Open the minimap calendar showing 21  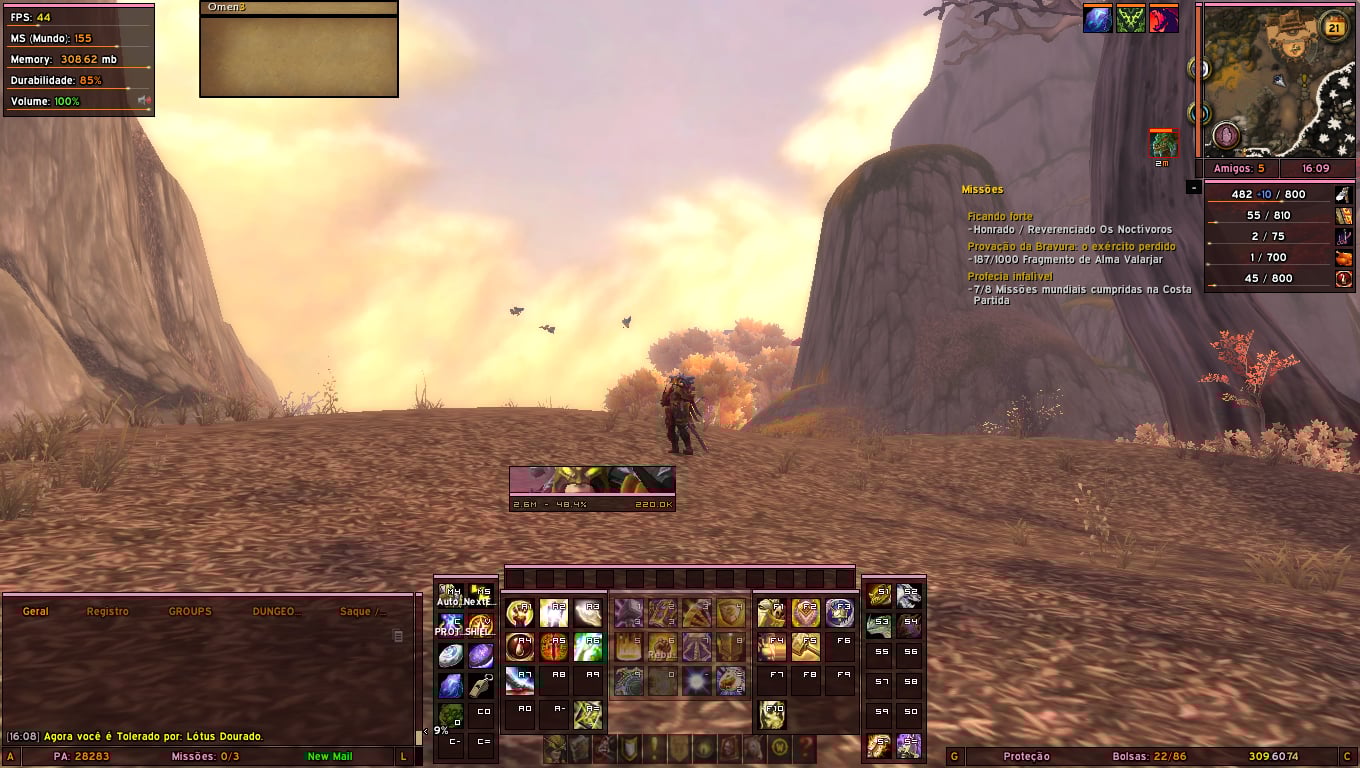[1335, 27]
